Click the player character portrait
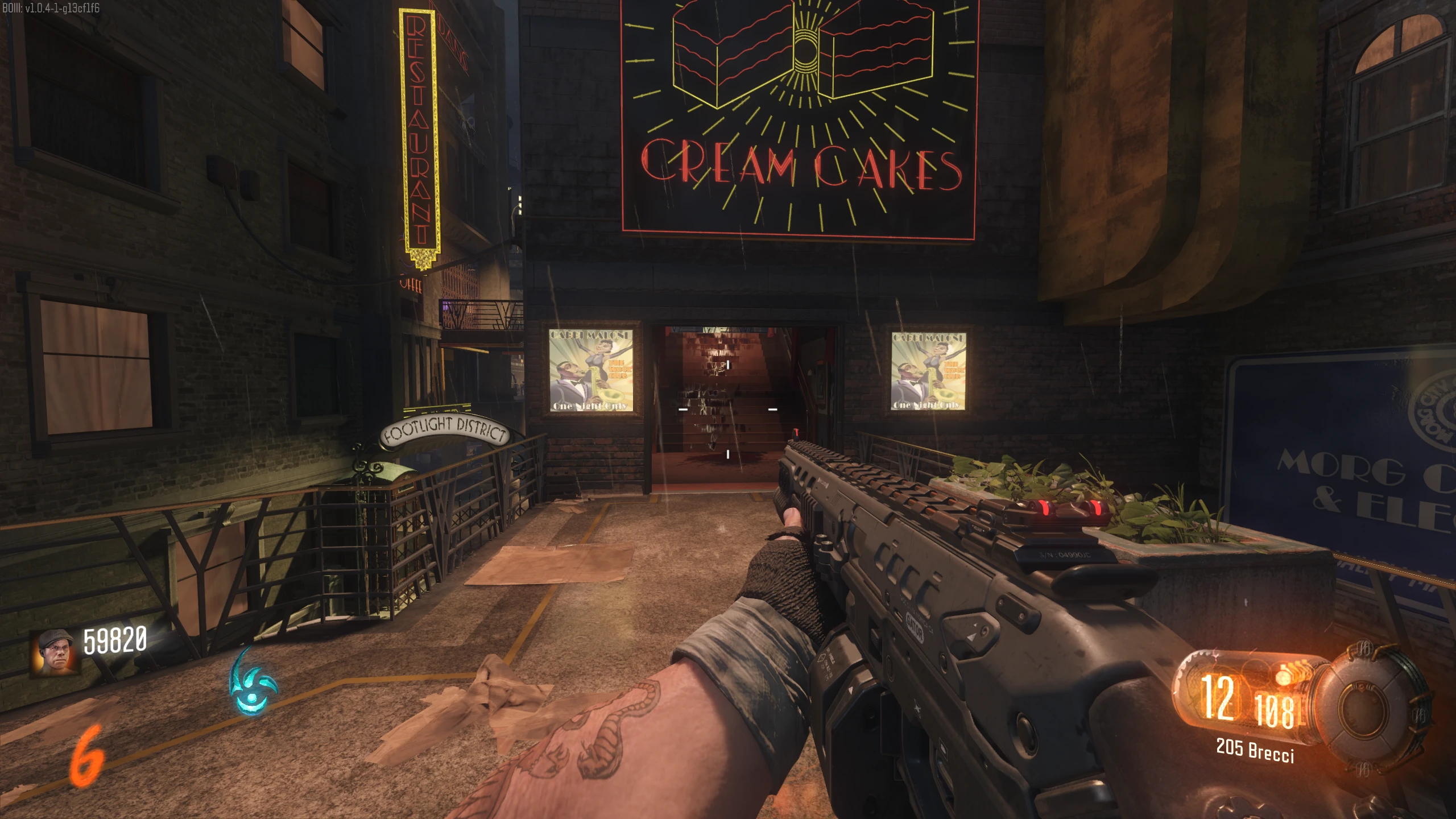Image resolution: width=1456 pixels, height=819 pixels. [x=55, y=653]
